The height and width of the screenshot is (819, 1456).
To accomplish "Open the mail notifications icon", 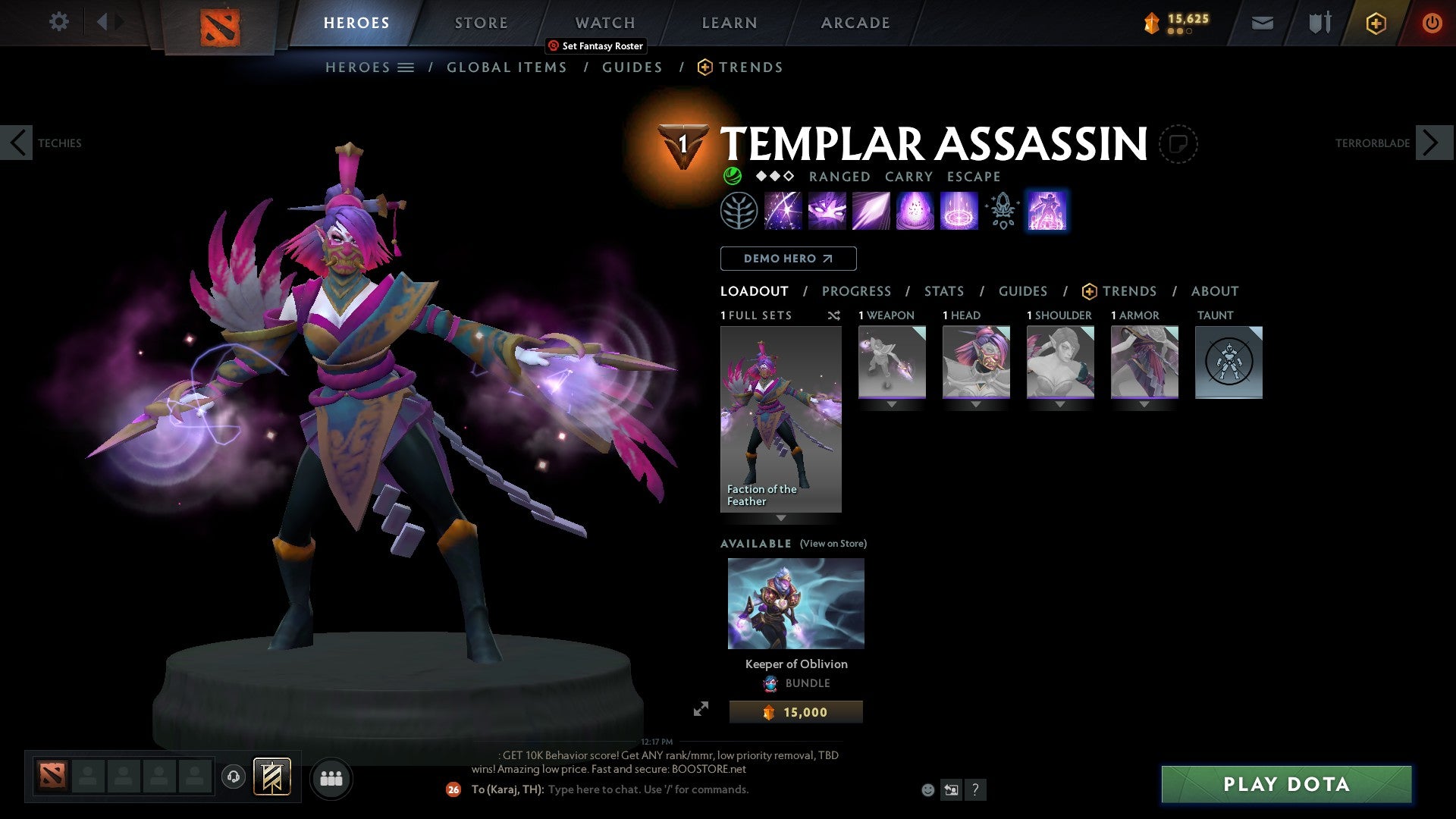I will 1262,22.
